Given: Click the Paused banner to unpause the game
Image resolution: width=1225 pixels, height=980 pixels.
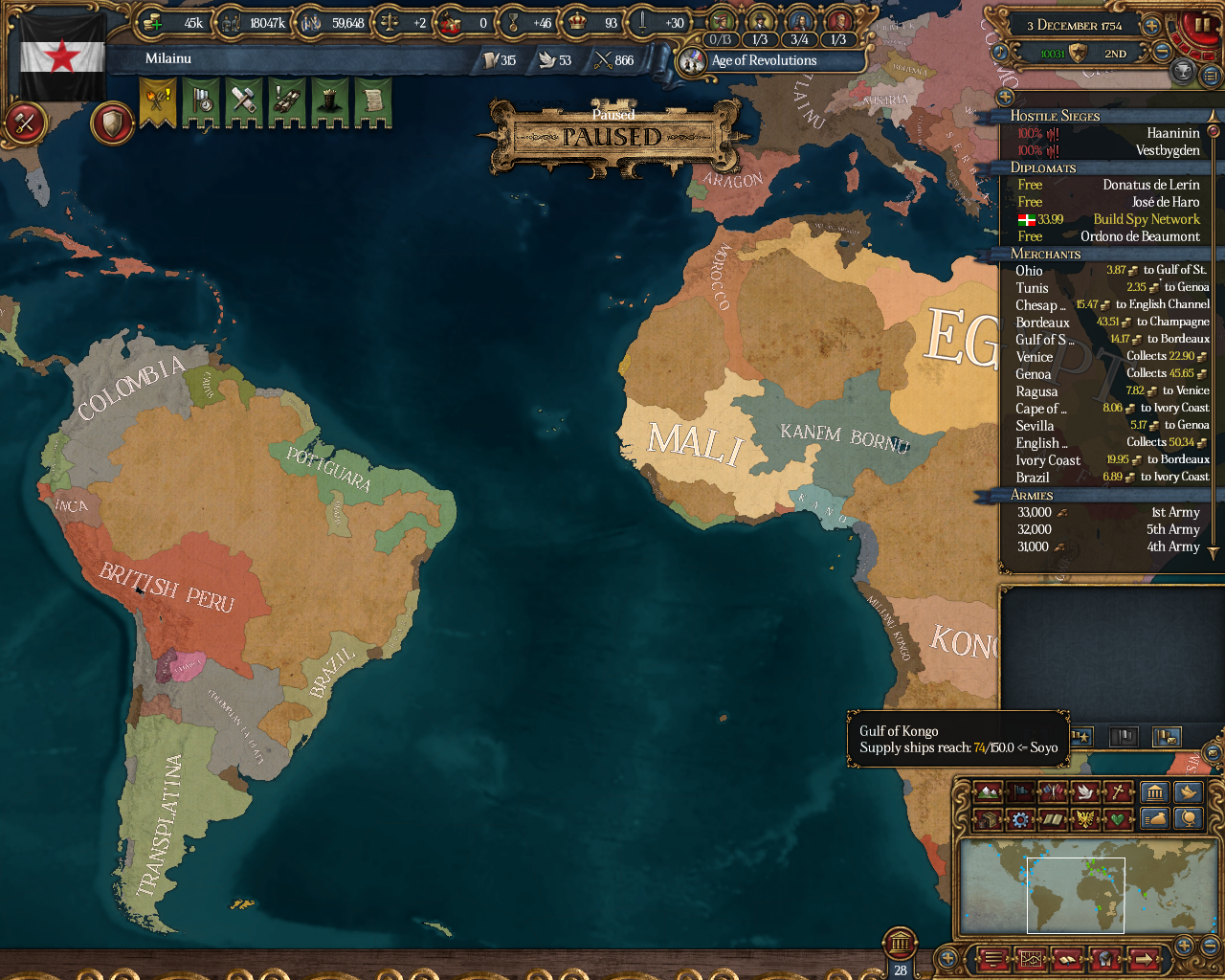Looking at the screenshot, I should coord(612,135).
